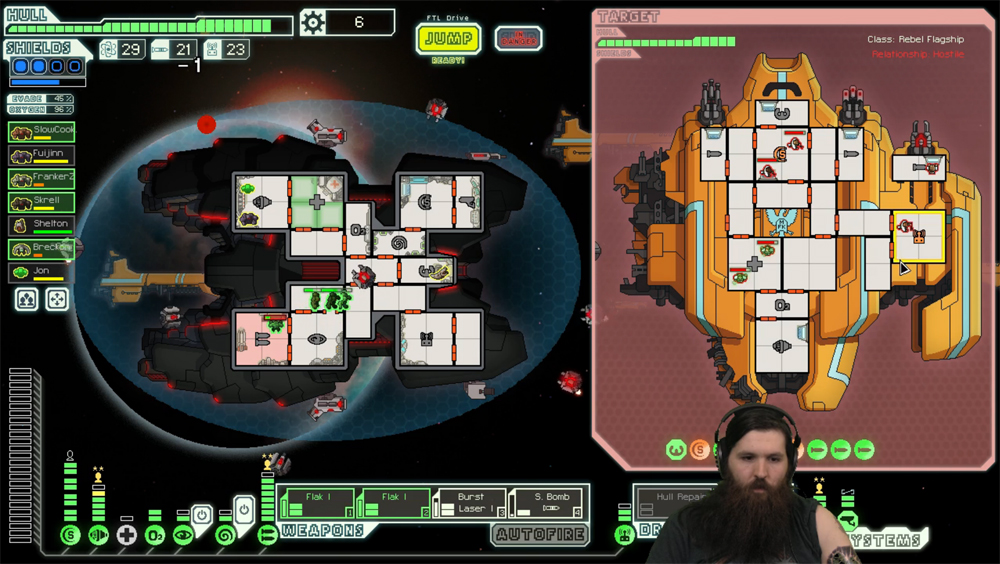This screenshot has height=564, width=1000.
Task: Select crew member Skrell
Action: click(x=42, y=201)
